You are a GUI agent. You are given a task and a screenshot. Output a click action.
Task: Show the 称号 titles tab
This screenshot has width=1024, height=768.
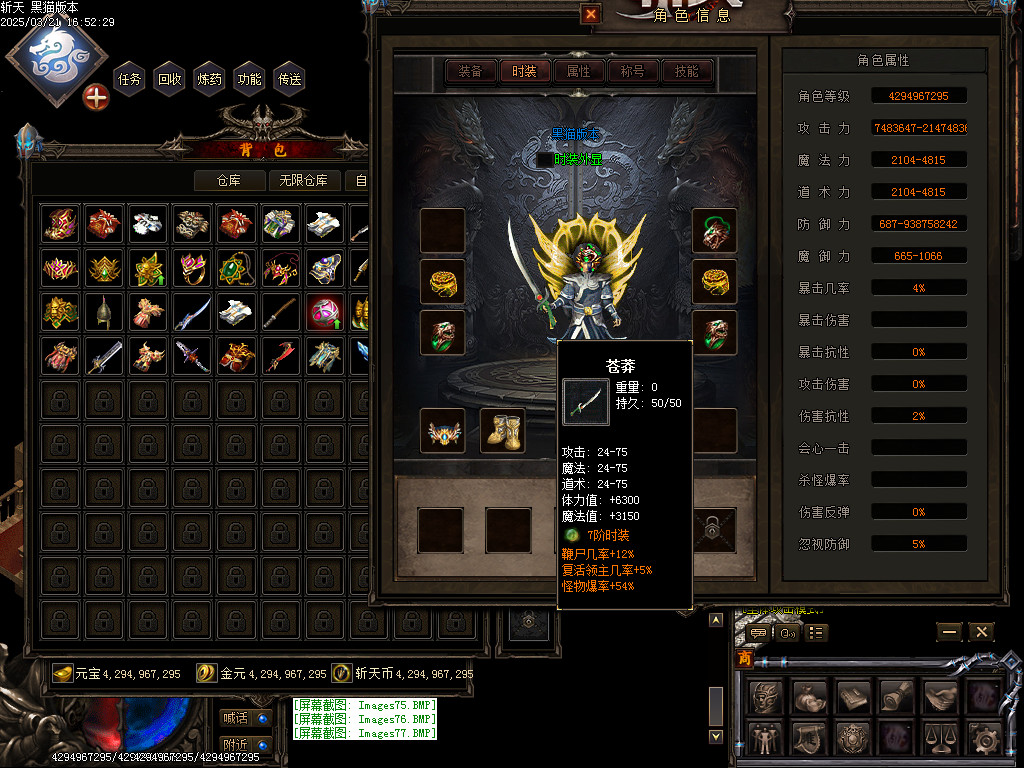pyautogui.click(x=632, y=71)
